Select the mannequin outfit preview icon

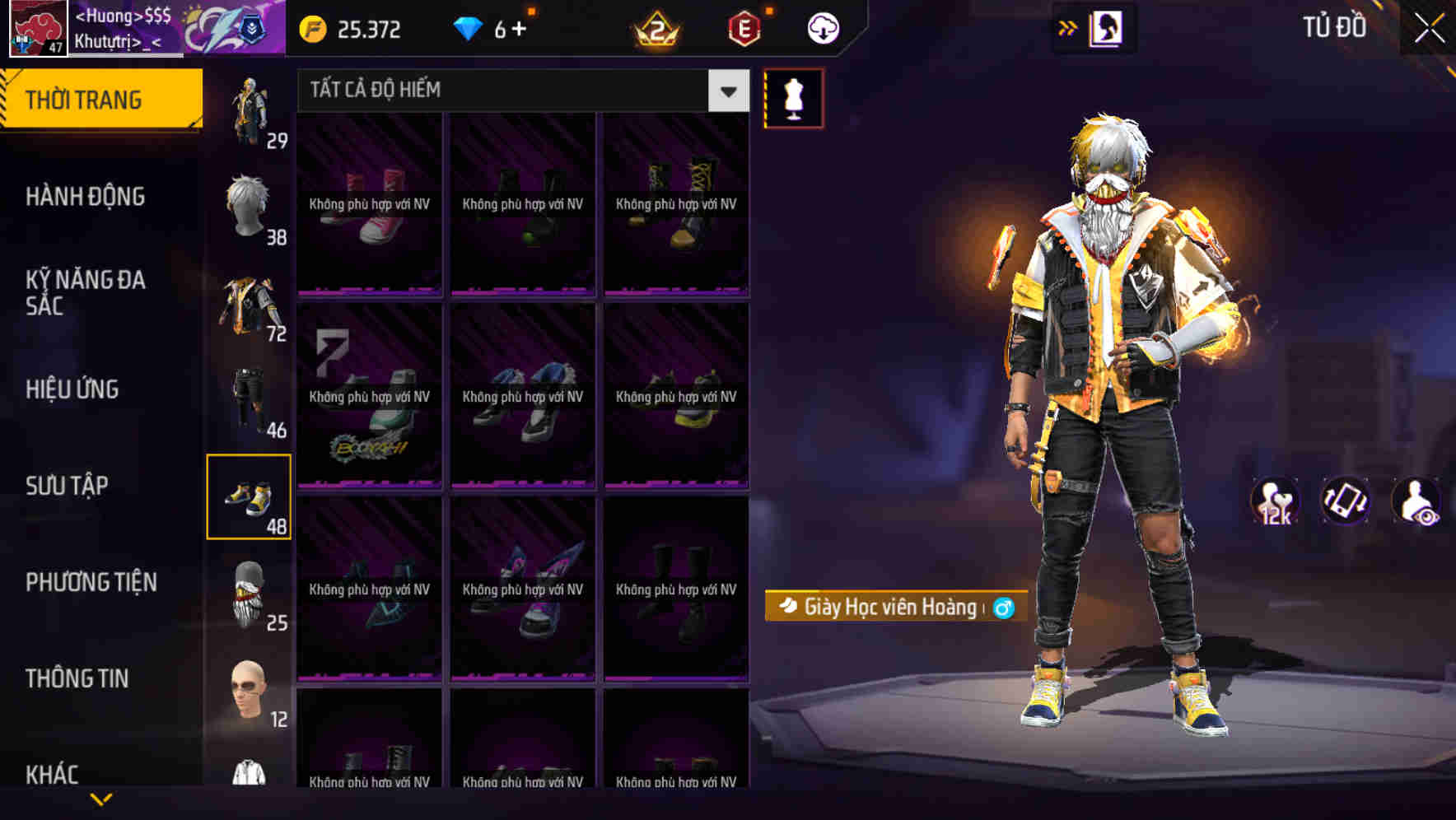[x=792, y=97]
